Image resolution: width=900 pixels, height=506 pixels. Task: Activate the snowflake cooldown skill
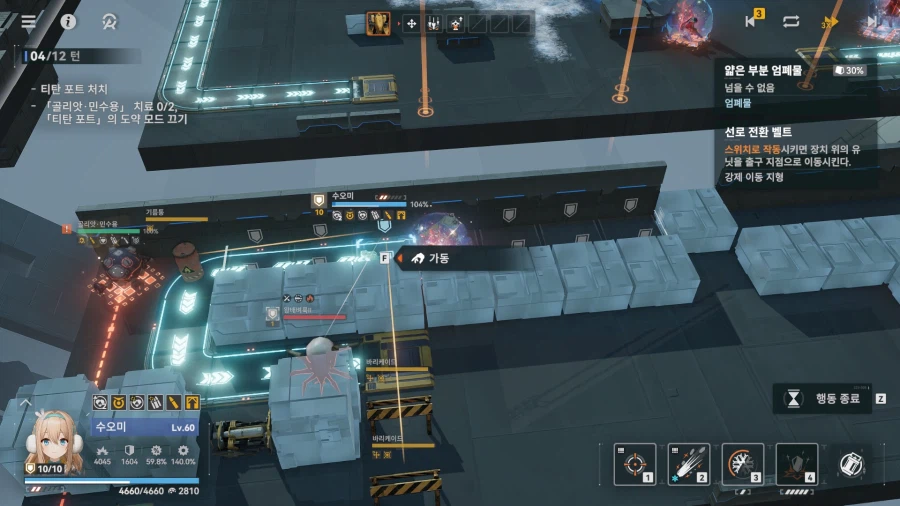[742, 463]
